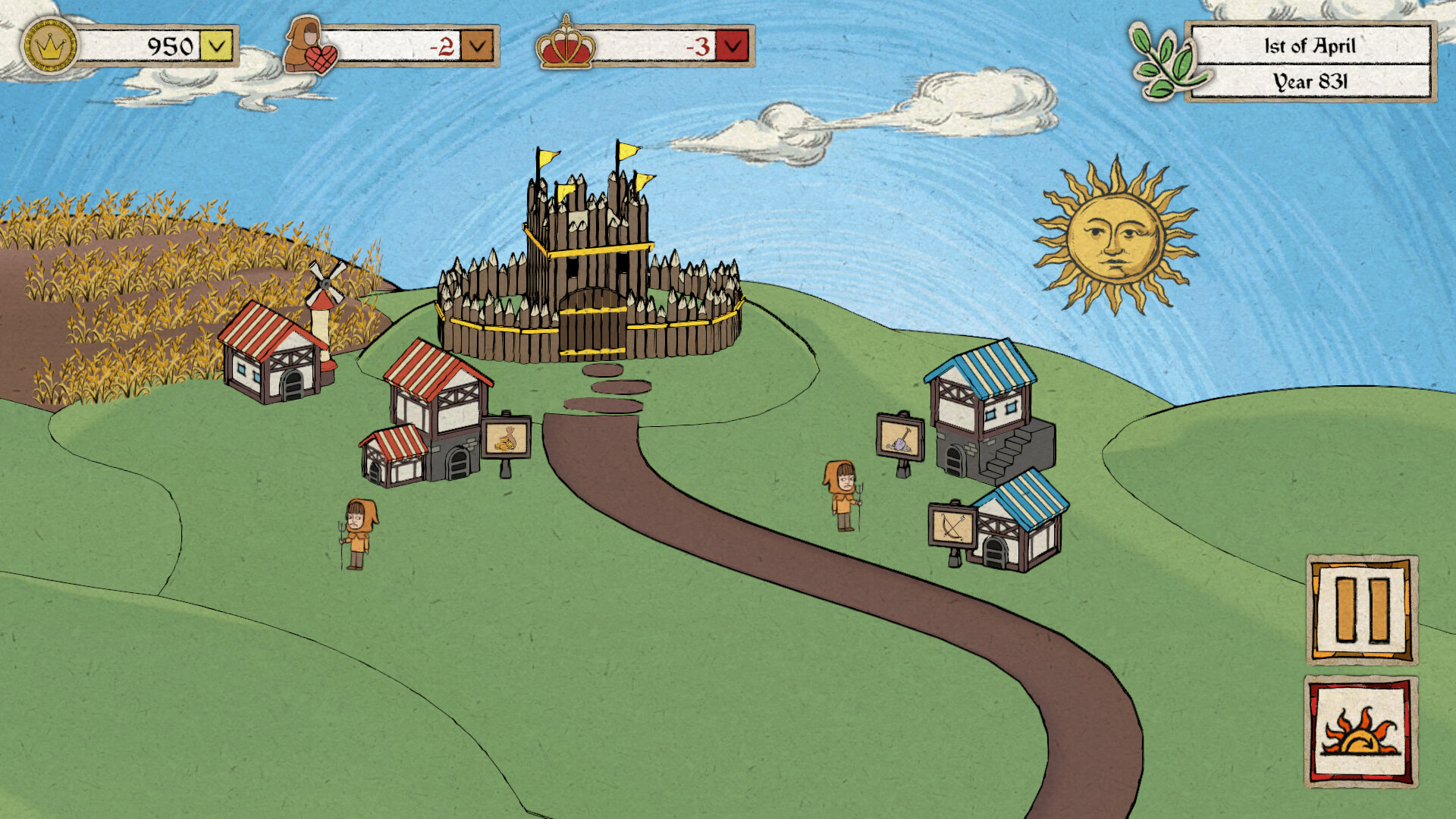This screenshot has width=1456, height=819.
Task: Expand the happiness details dropdown
Action: (475, 44)
